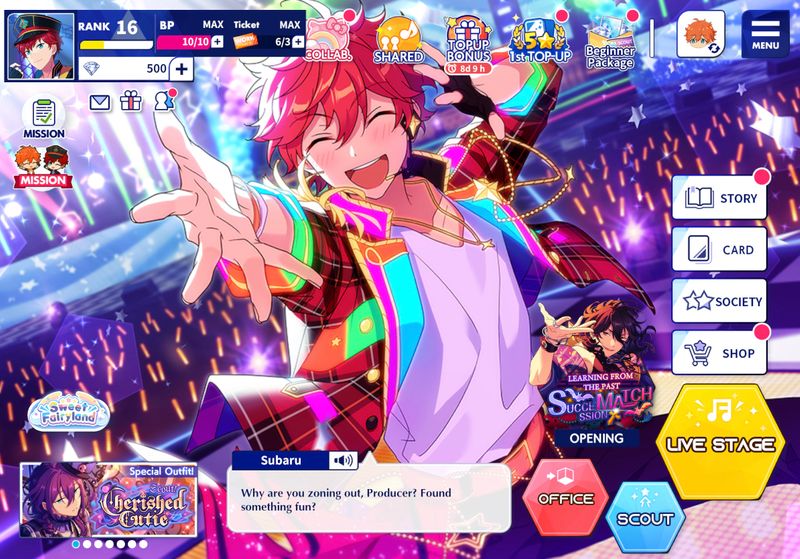
Task: Open the CARD section
Action: [x=719, y=250]
